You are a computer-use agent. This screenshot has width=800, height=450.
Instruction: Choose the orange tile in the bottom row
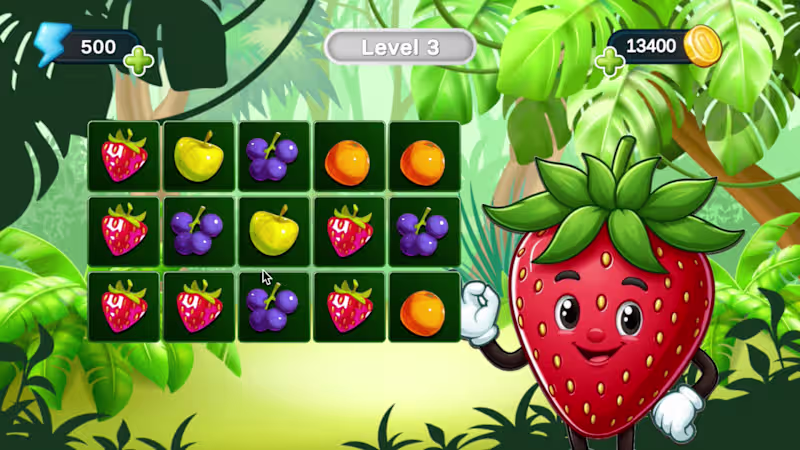pyautogui.click(x=423, y=307)
